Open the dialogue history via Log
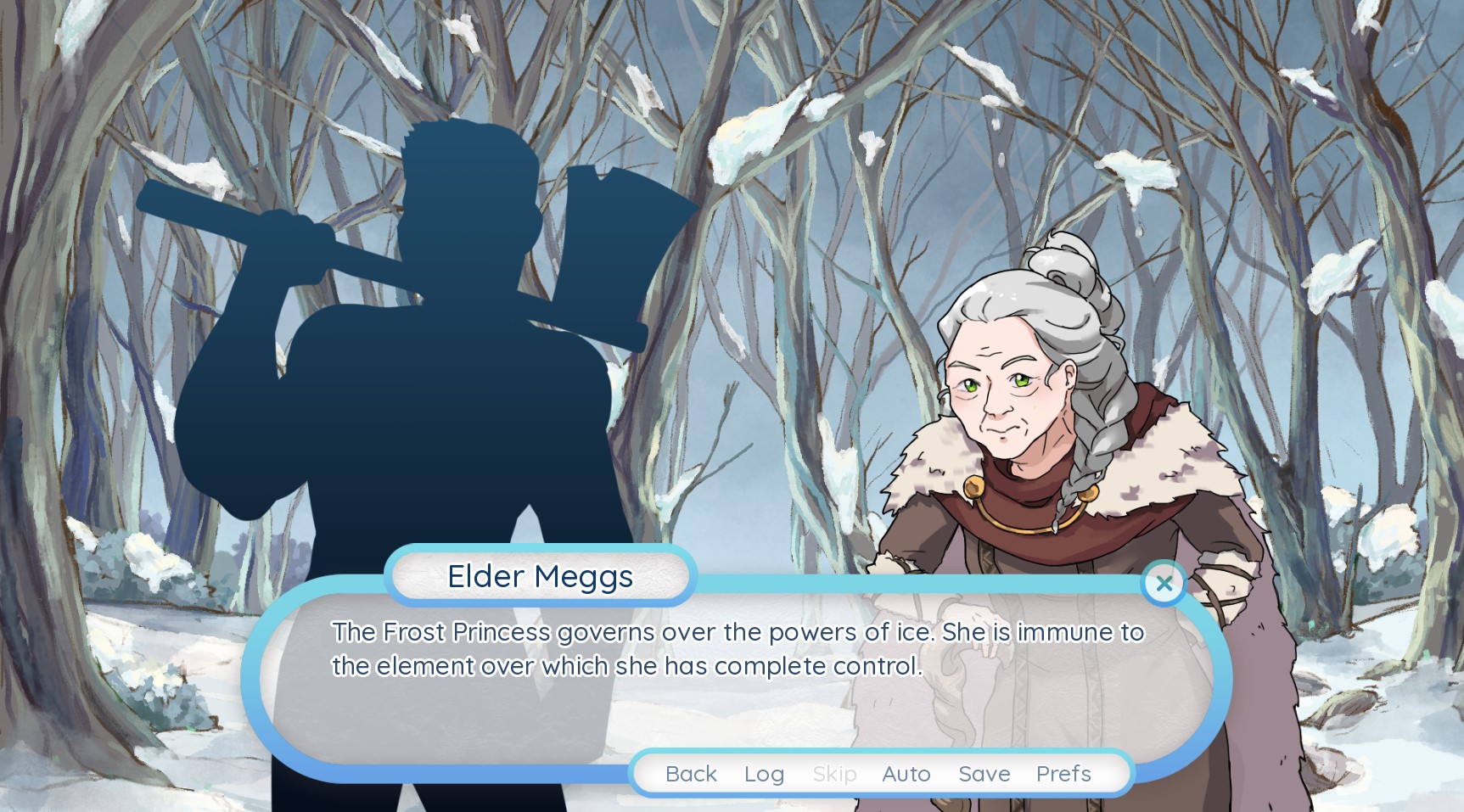The width and height of the screenshot is (1464, 812). click(x=762, y=773)
